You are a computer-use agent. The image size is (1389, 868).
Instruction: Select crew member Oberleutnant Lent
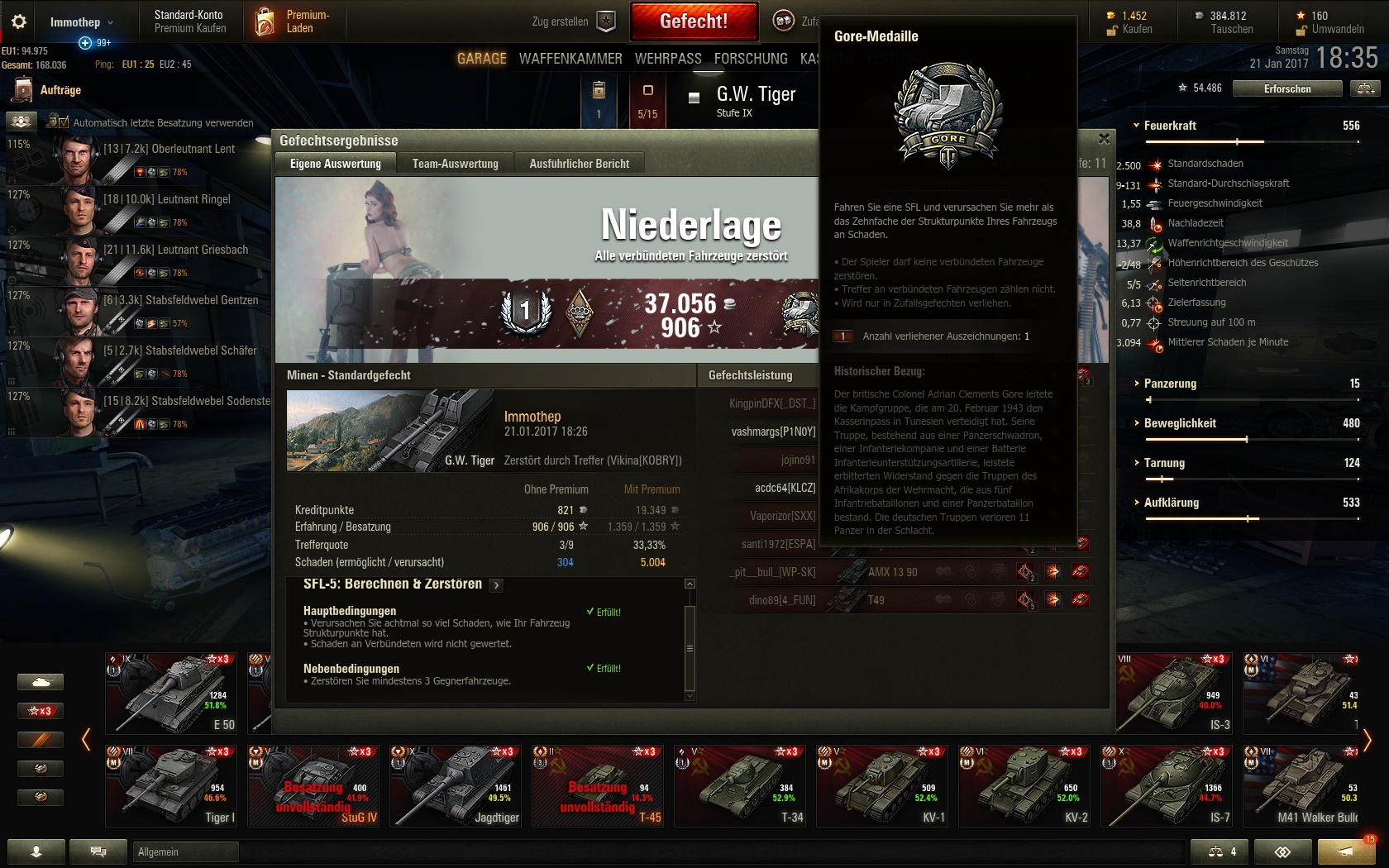[x=169, y=149]
